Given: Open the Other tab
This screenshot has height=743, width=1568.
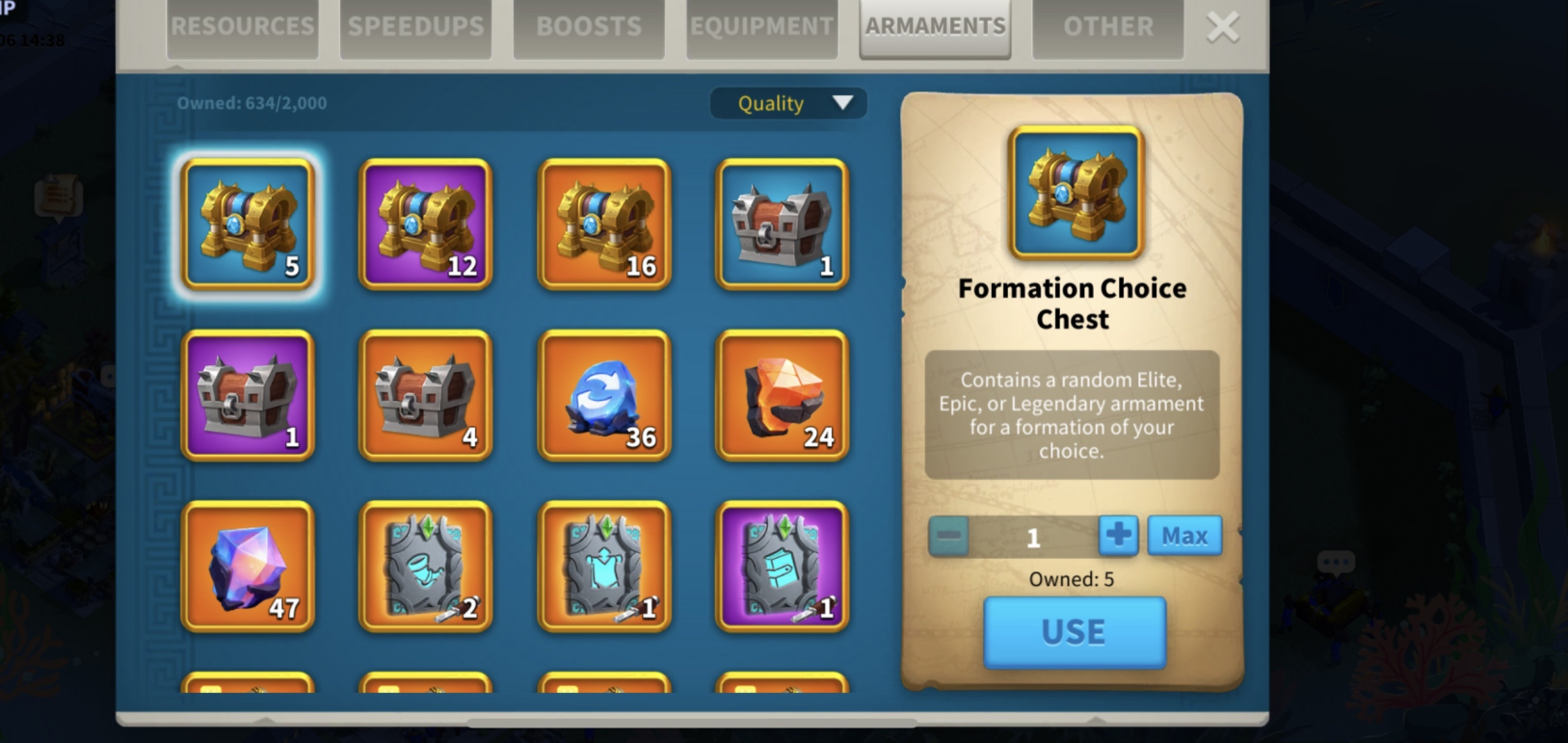Looking at the screenshot, I should (x=1107, y=27).
